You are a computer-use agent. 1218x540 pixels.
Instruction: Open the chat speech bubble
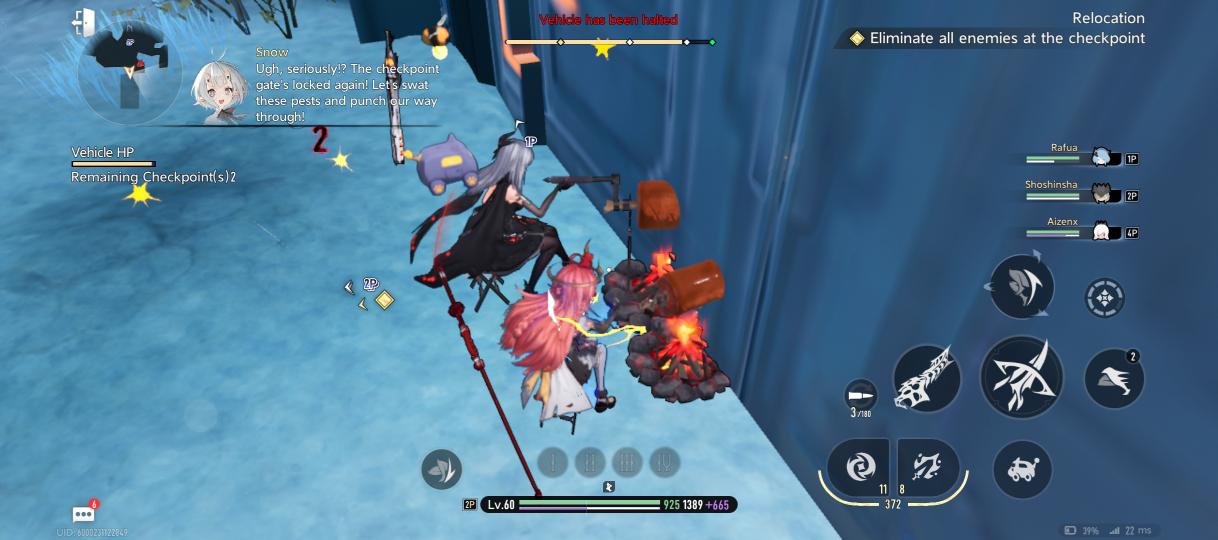pos(84,514)
